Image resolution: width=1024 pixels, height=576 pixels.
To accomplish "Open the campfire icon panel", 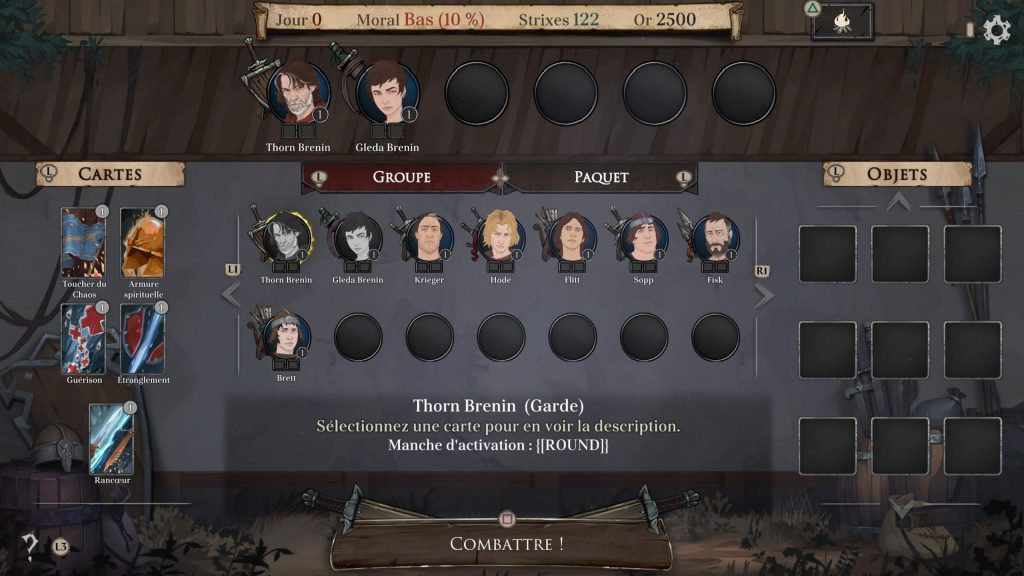I will point(842,22).
